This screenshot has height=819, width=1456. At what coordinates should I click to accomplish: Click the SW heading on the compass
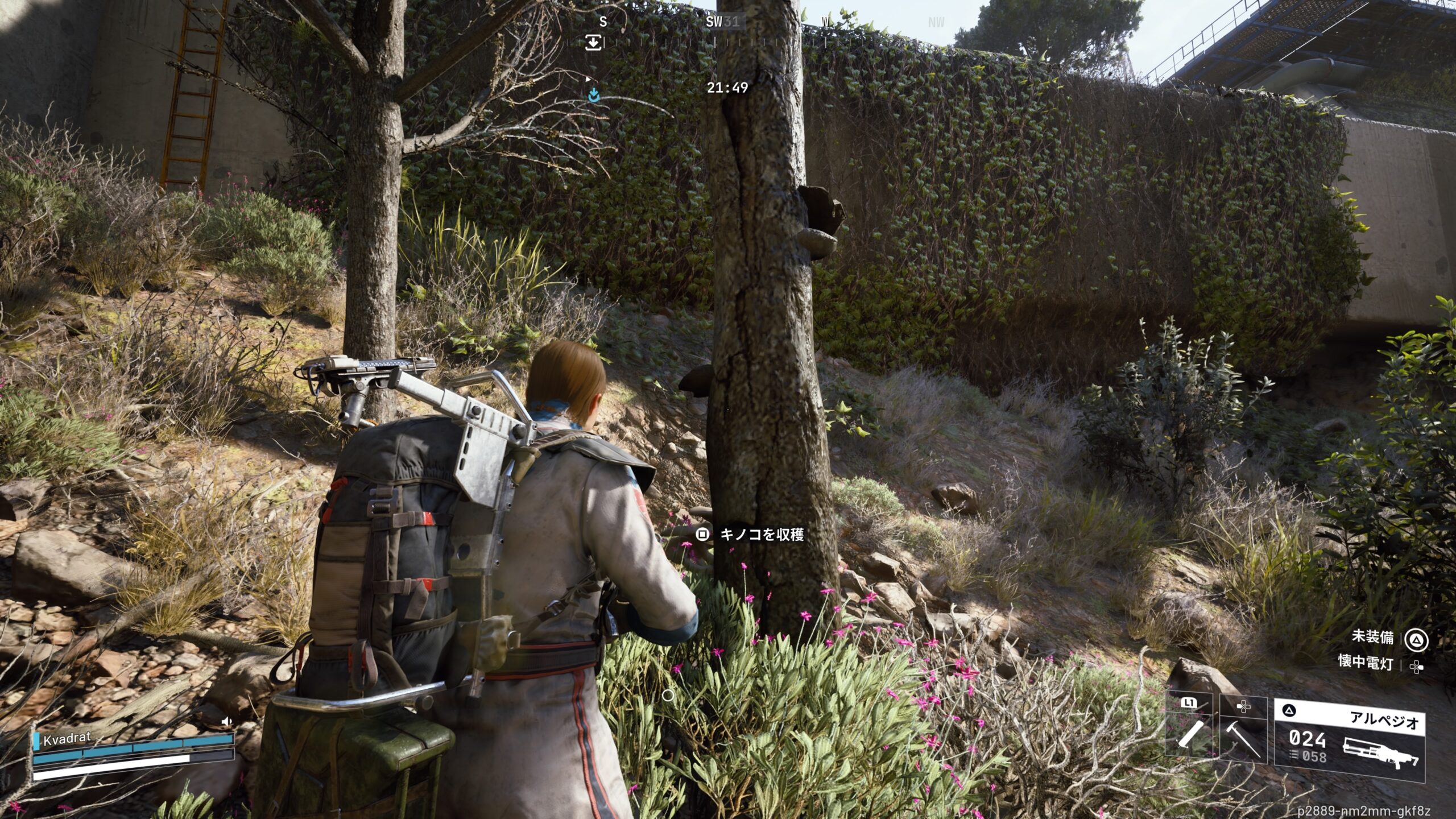tap(714, 22)
